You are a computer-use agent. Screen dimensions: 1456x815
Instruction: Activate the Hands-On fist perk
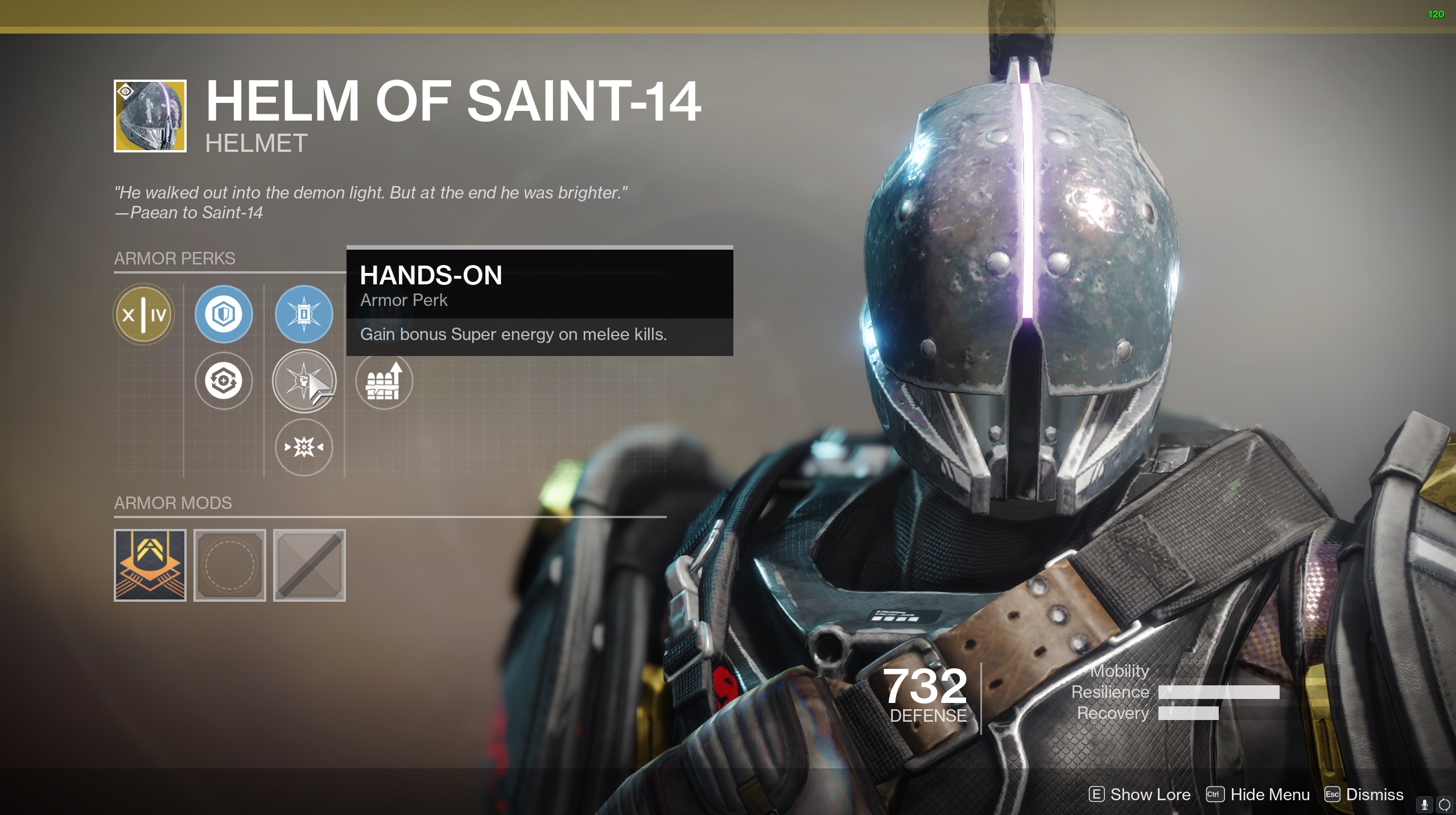304,380
